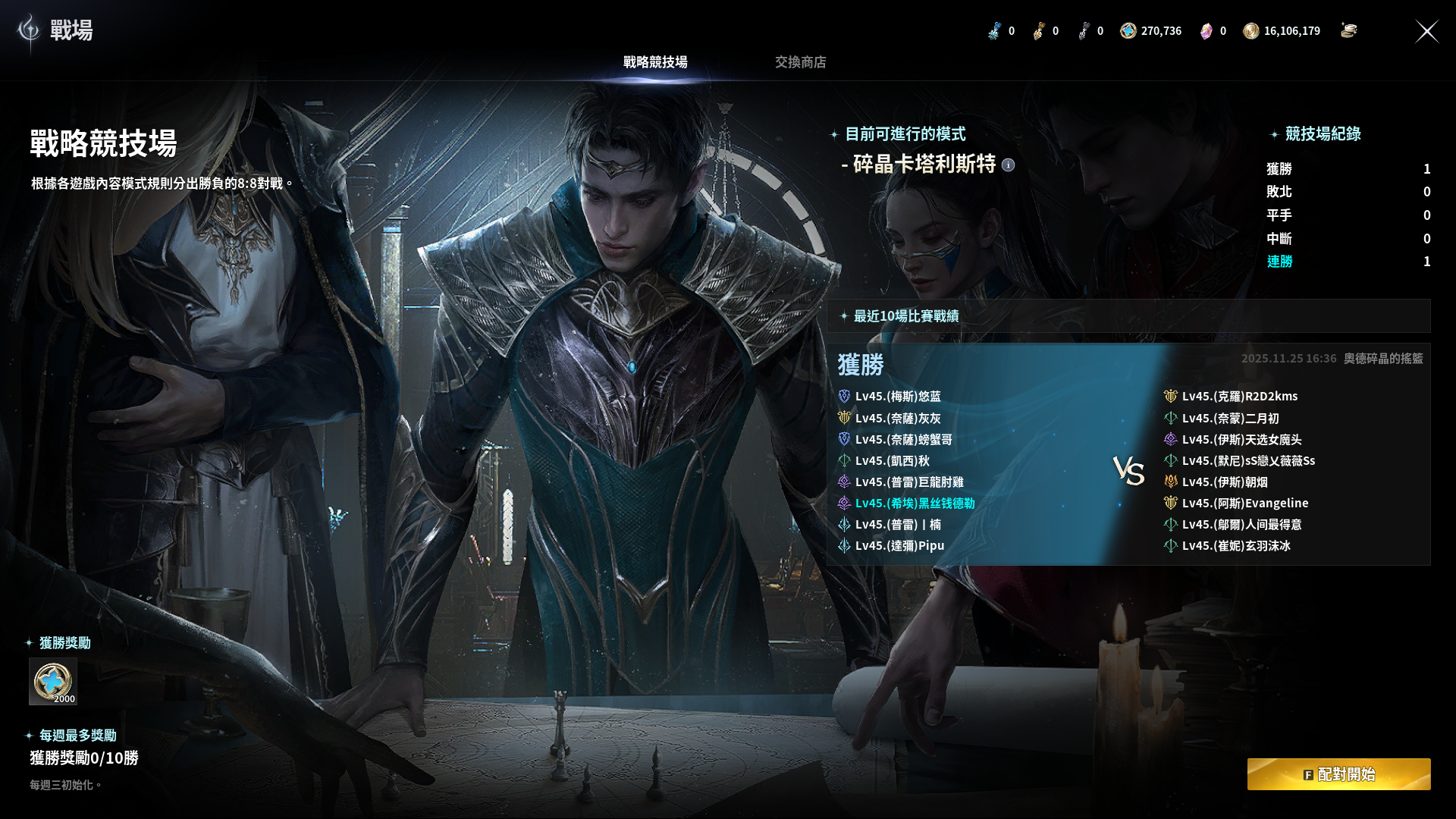Screen dimensions: 1456x819
Task: Select opponent Lv45.(阿斯)Evangeline entry
Action: coord(1244,504)
